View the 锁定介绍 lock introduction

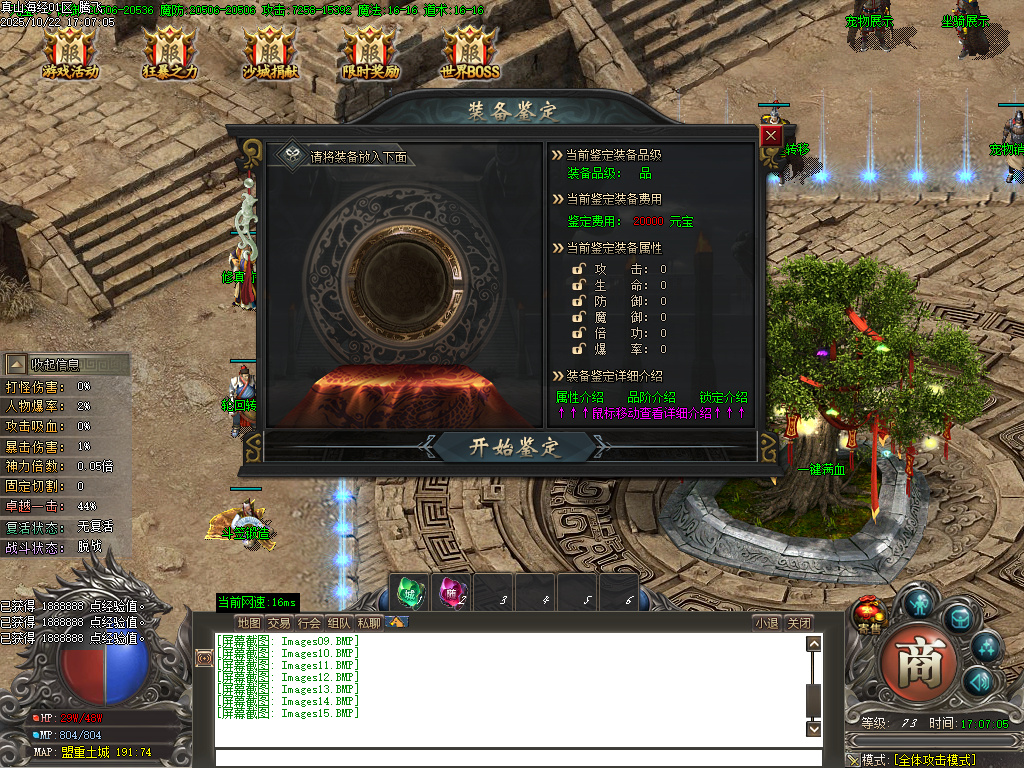pyautogui.click(x=723, y=397)
